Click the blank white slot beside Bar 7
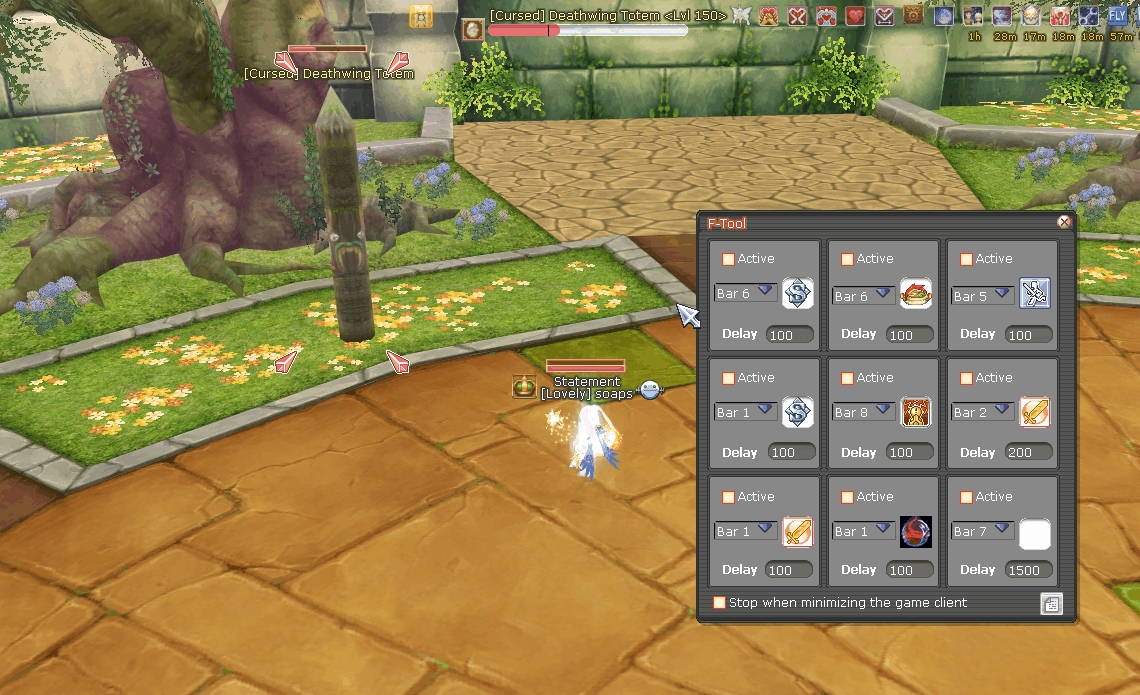1140x695 pixels. (x=1035, y=534)
